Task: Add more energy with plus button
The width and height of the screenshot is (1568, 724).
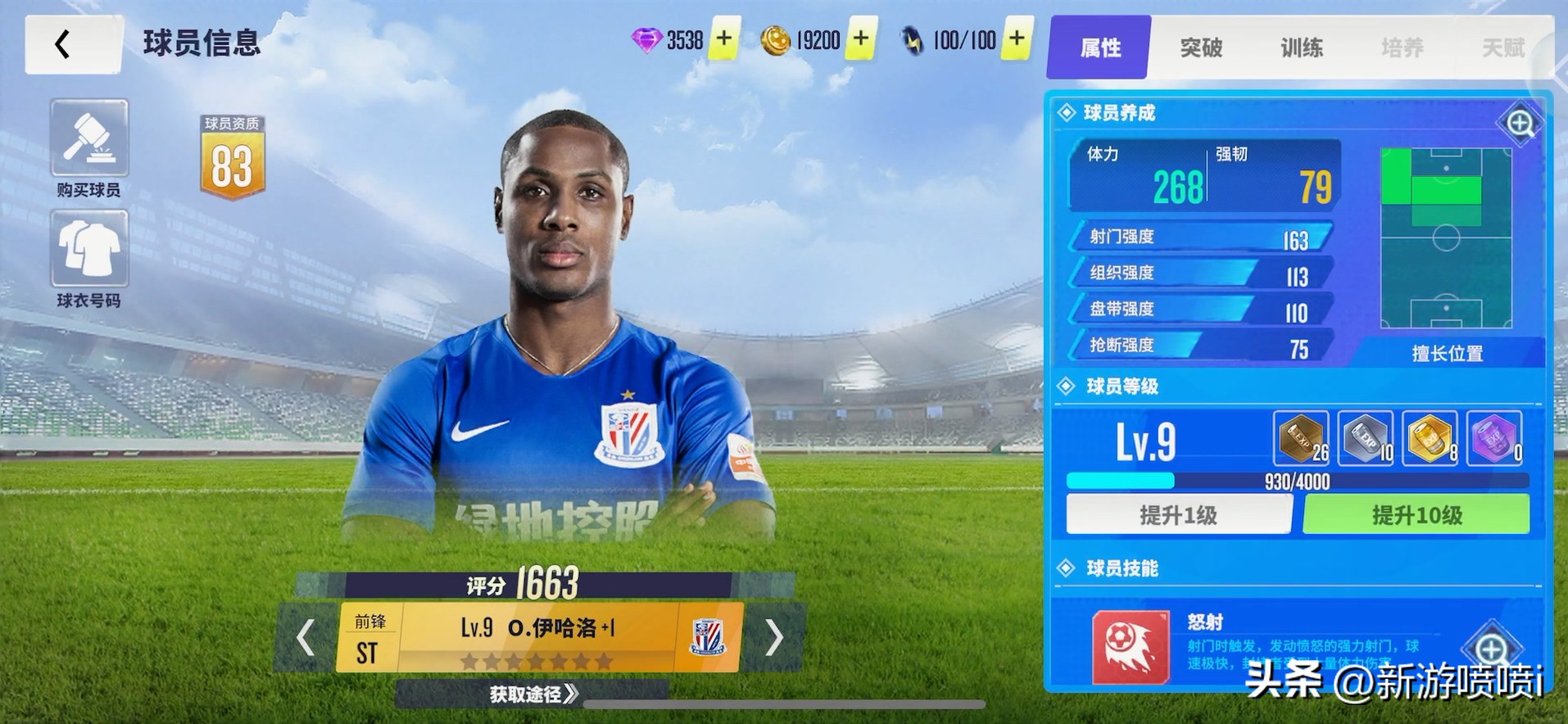Action: point(1017,38)
